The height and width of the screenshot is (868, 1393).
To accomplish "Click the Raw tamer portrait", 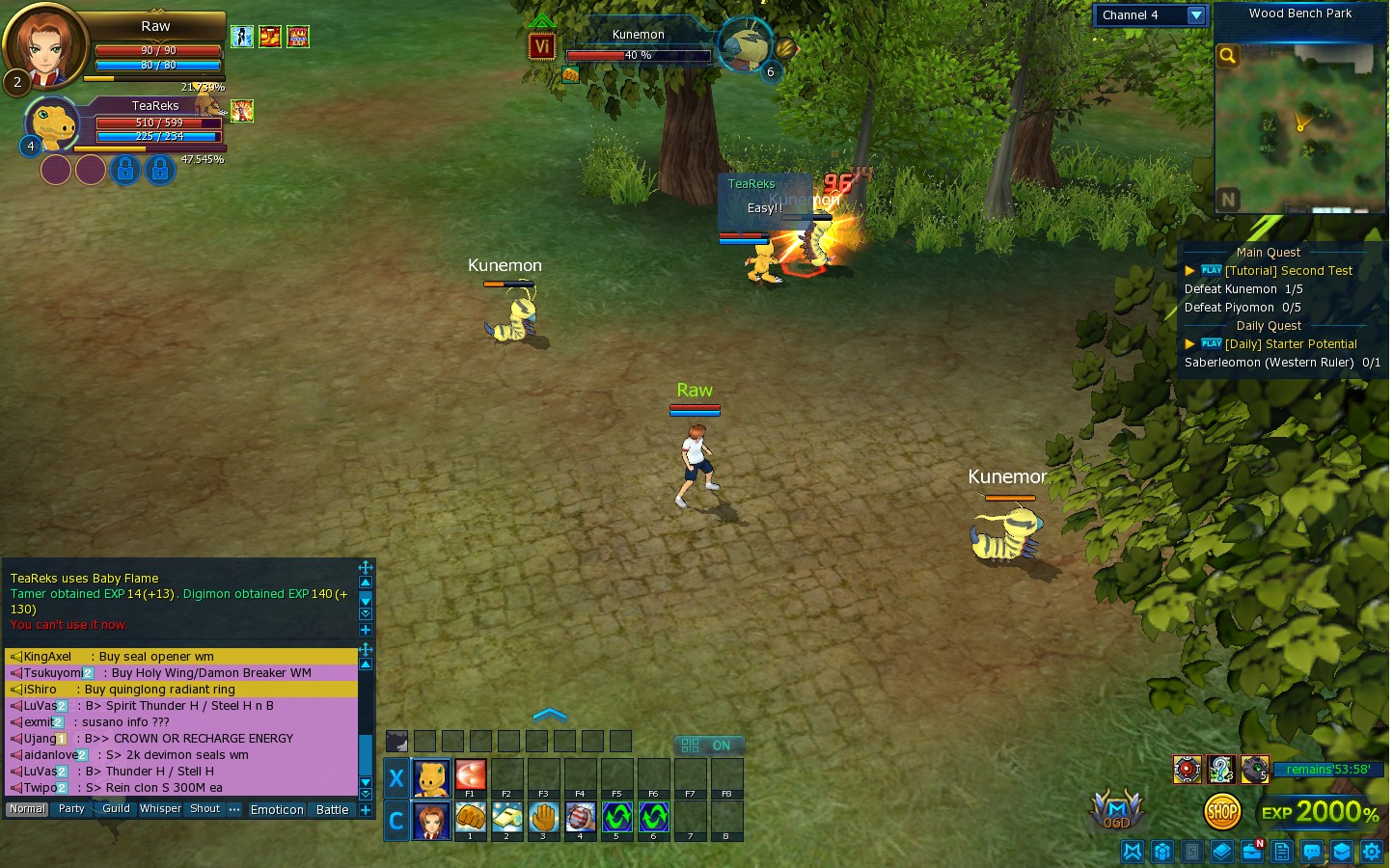I will (44, 46).
